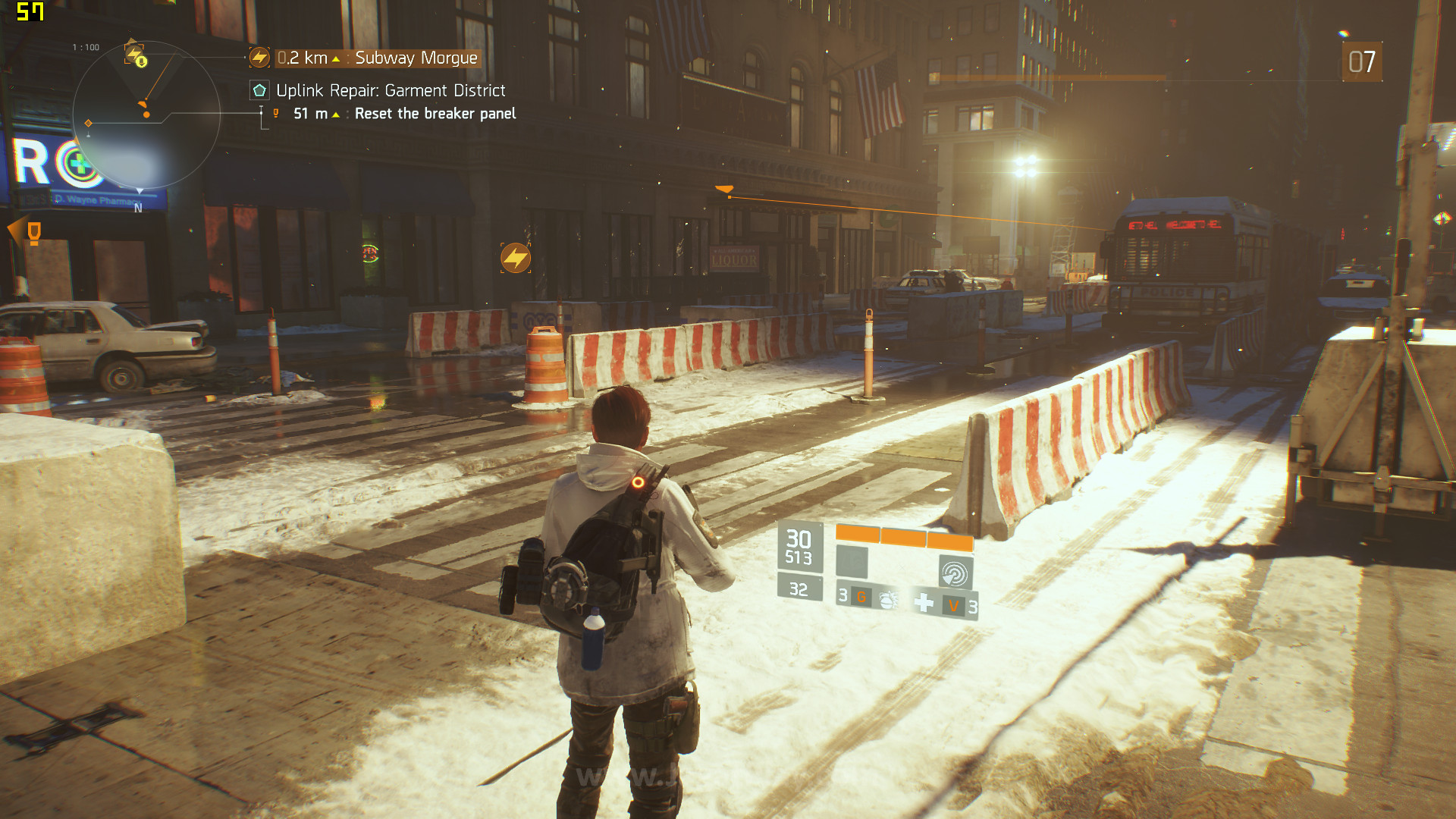This screenshot has height=819, width=1456.
Task: Activate the Pulse skill icon
Action: pos(955,573)
